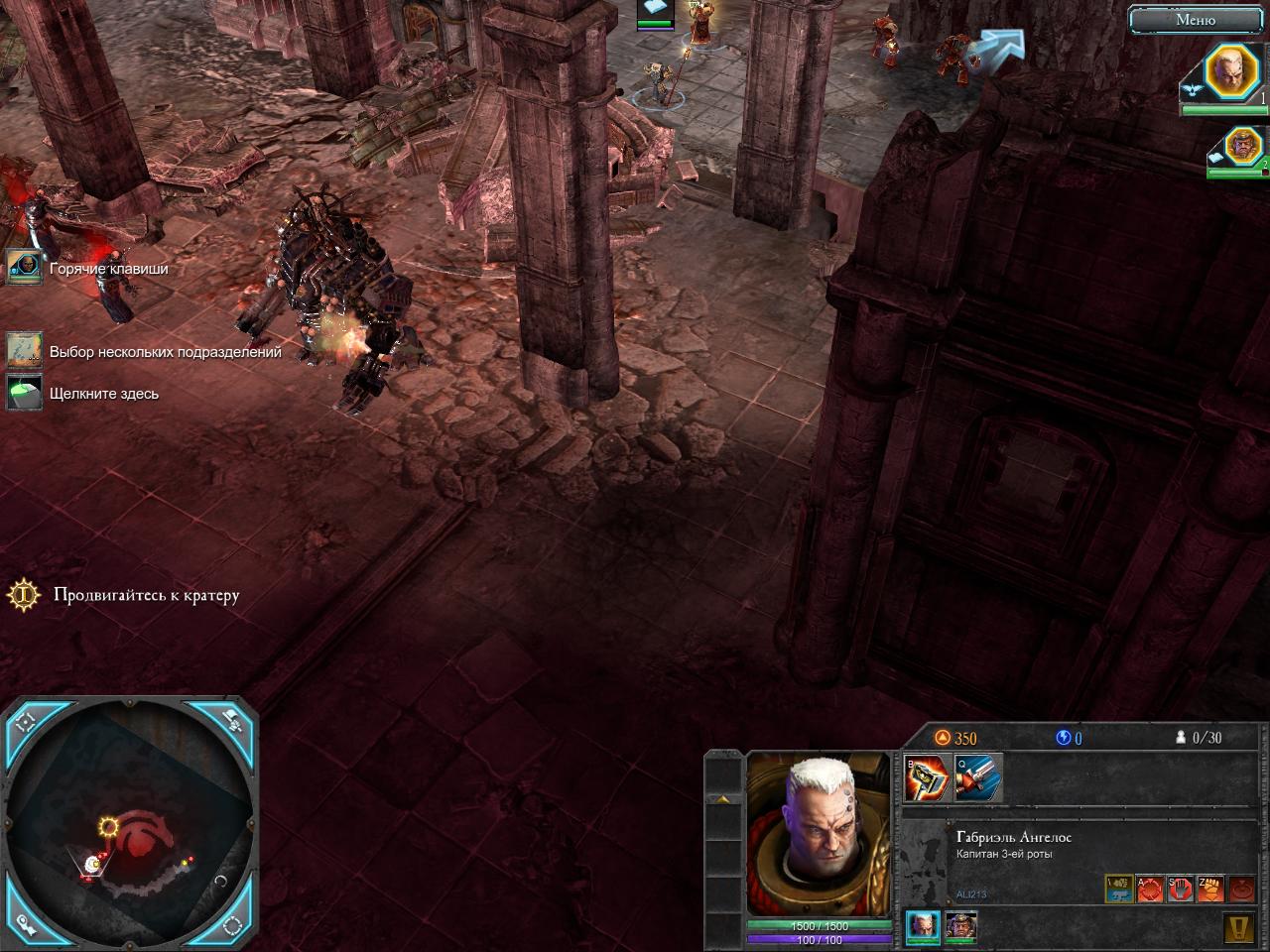Select the melee fist command icon
Screen dimensions: 1270x952
(x=1209, y=889)
